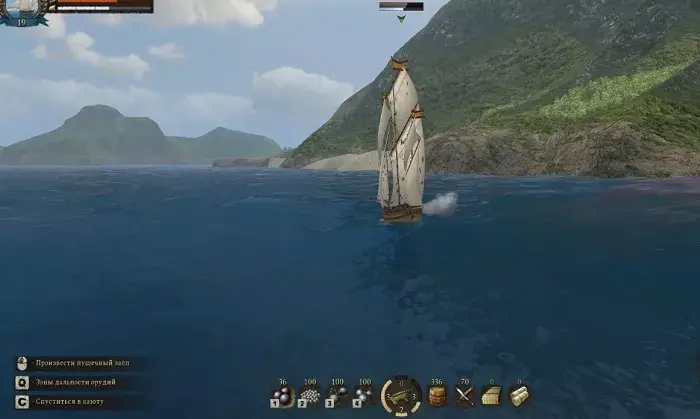Choose the grapeshot ammunition slot

pos(309,396)
